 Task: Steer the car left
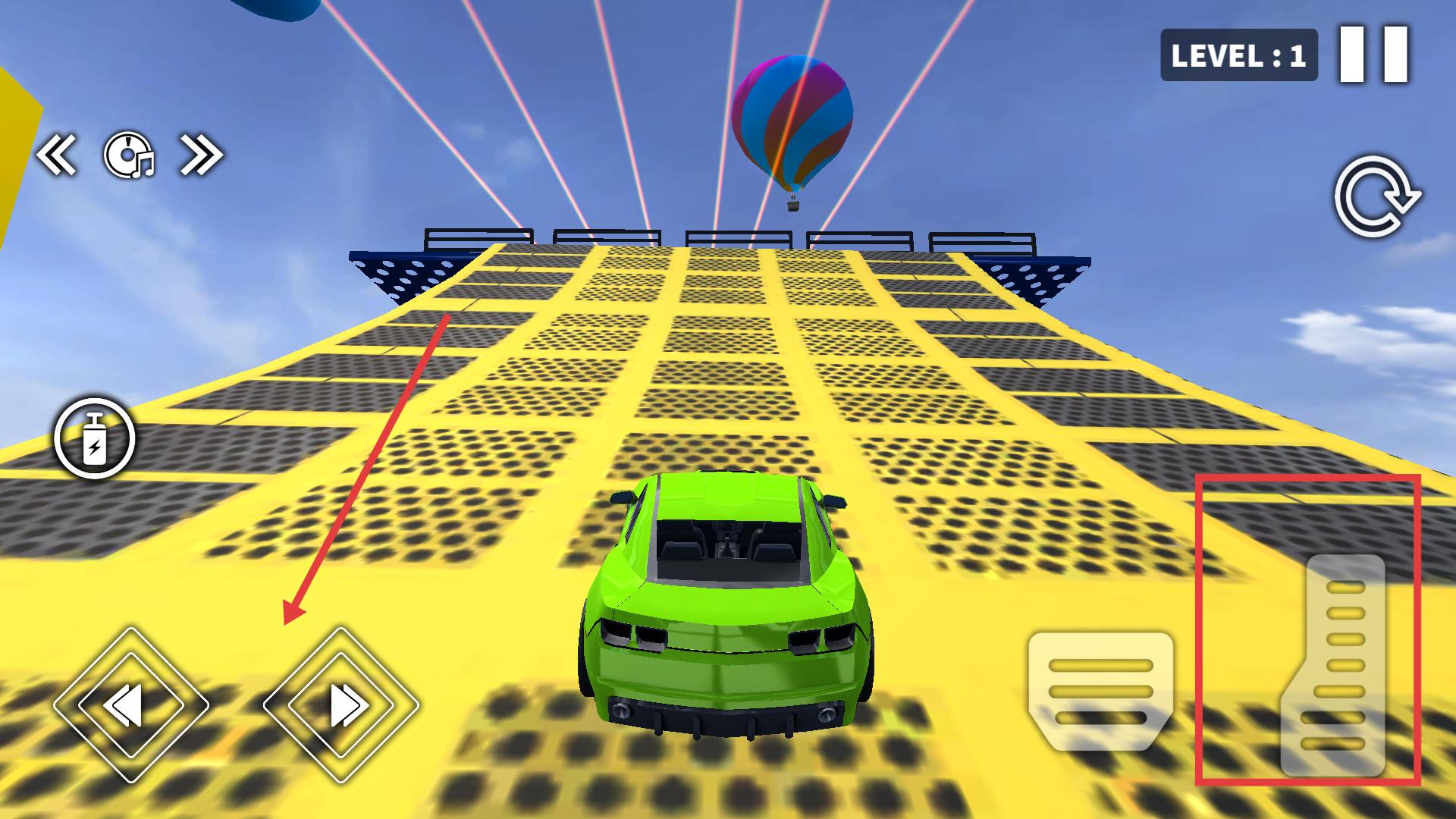point(131,705)
